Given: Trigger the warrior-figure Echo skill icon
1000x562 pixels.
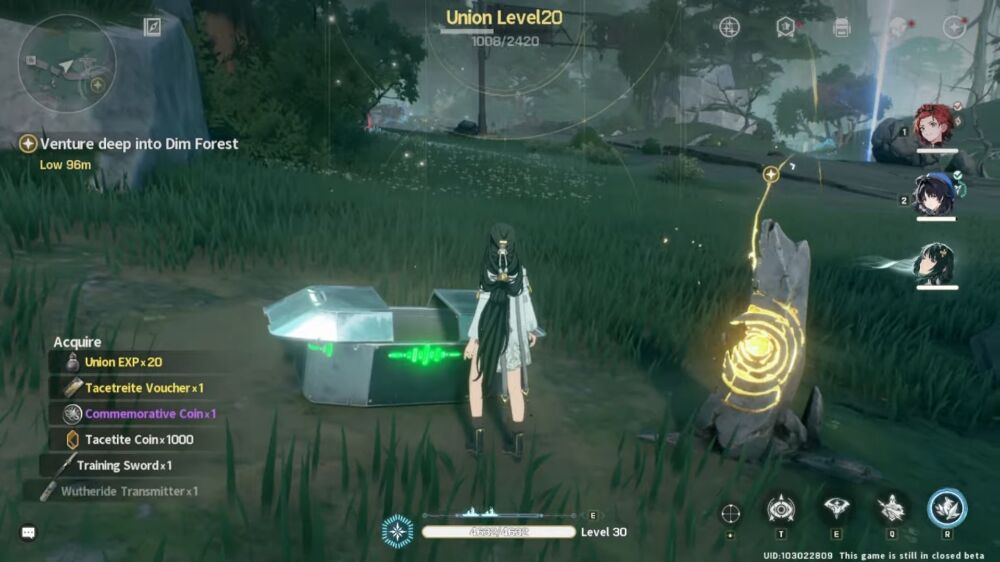Looking at the screenshot, I should point(891,509).
